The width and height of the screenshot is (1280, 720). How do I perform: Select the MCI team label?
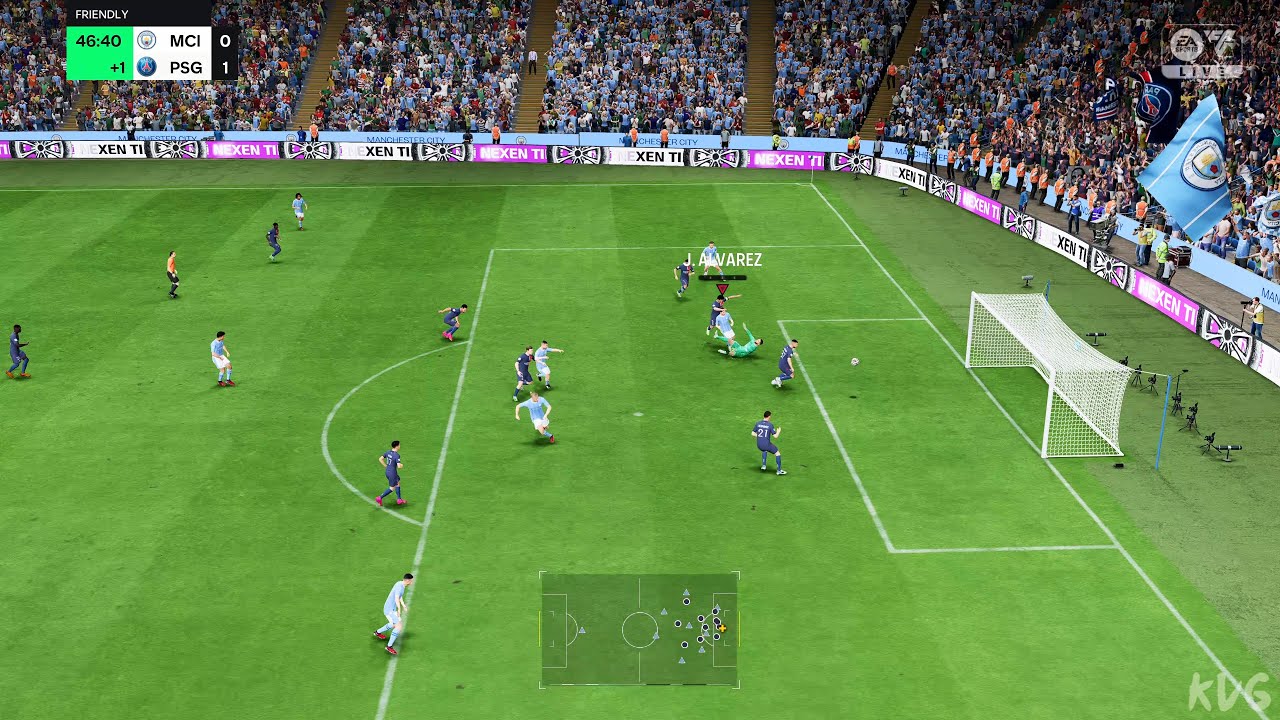point(185,40)
